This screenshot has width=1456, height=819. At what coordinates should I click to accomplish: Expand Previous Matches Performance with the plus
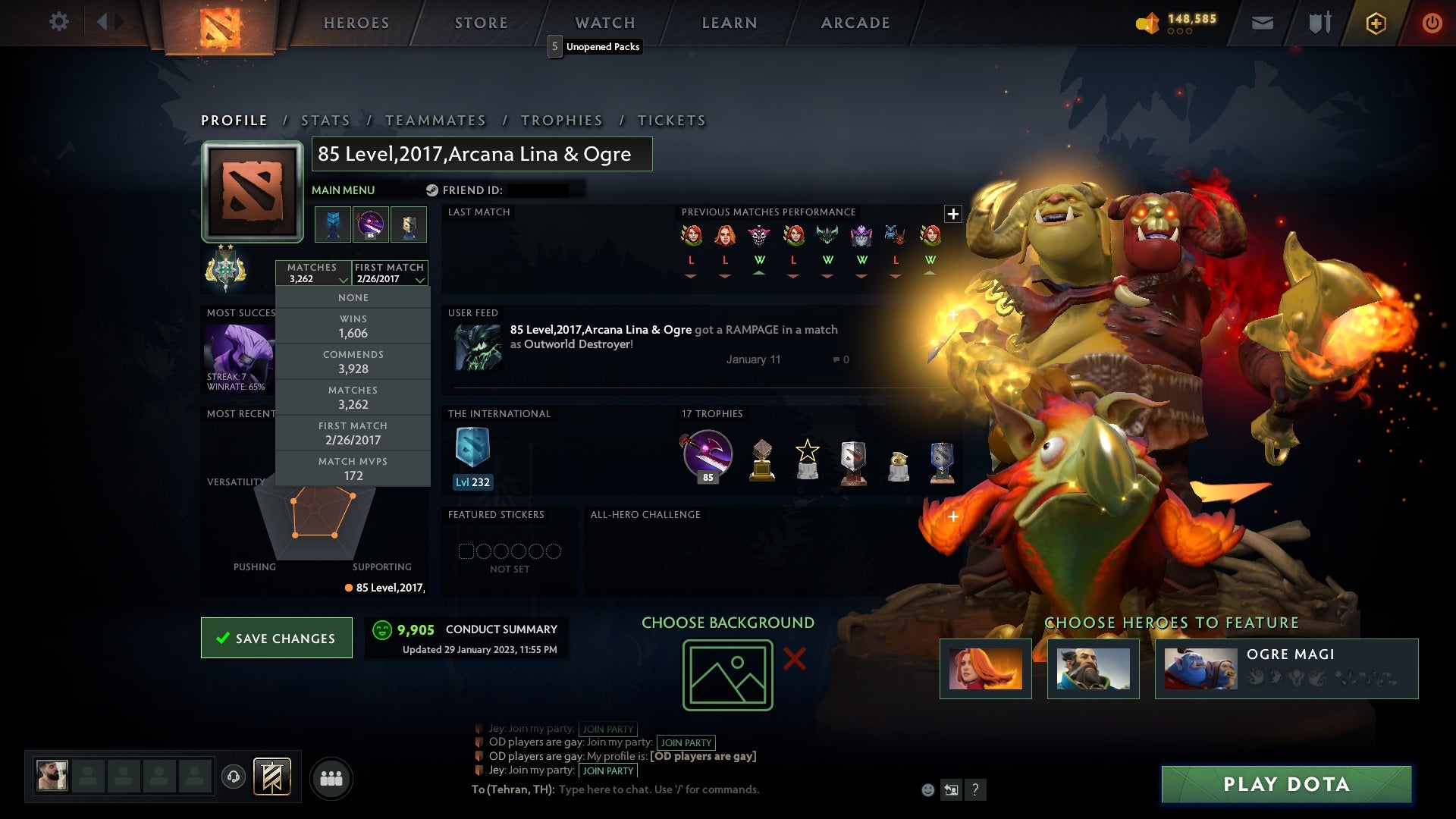tap(952, 214)
